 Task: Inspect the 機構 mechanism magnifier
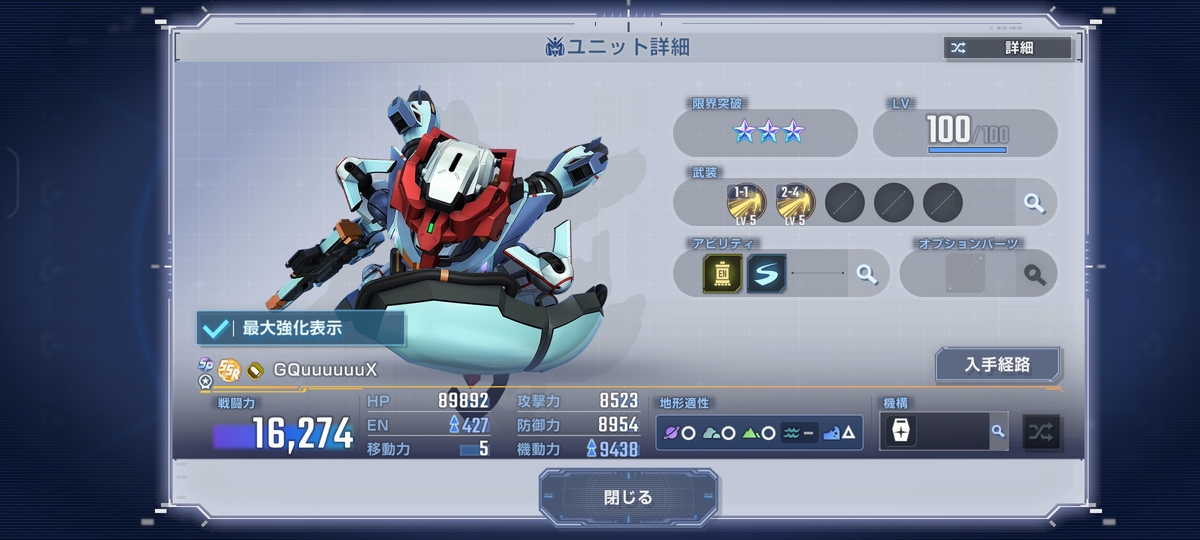click(x=997, y=431)
